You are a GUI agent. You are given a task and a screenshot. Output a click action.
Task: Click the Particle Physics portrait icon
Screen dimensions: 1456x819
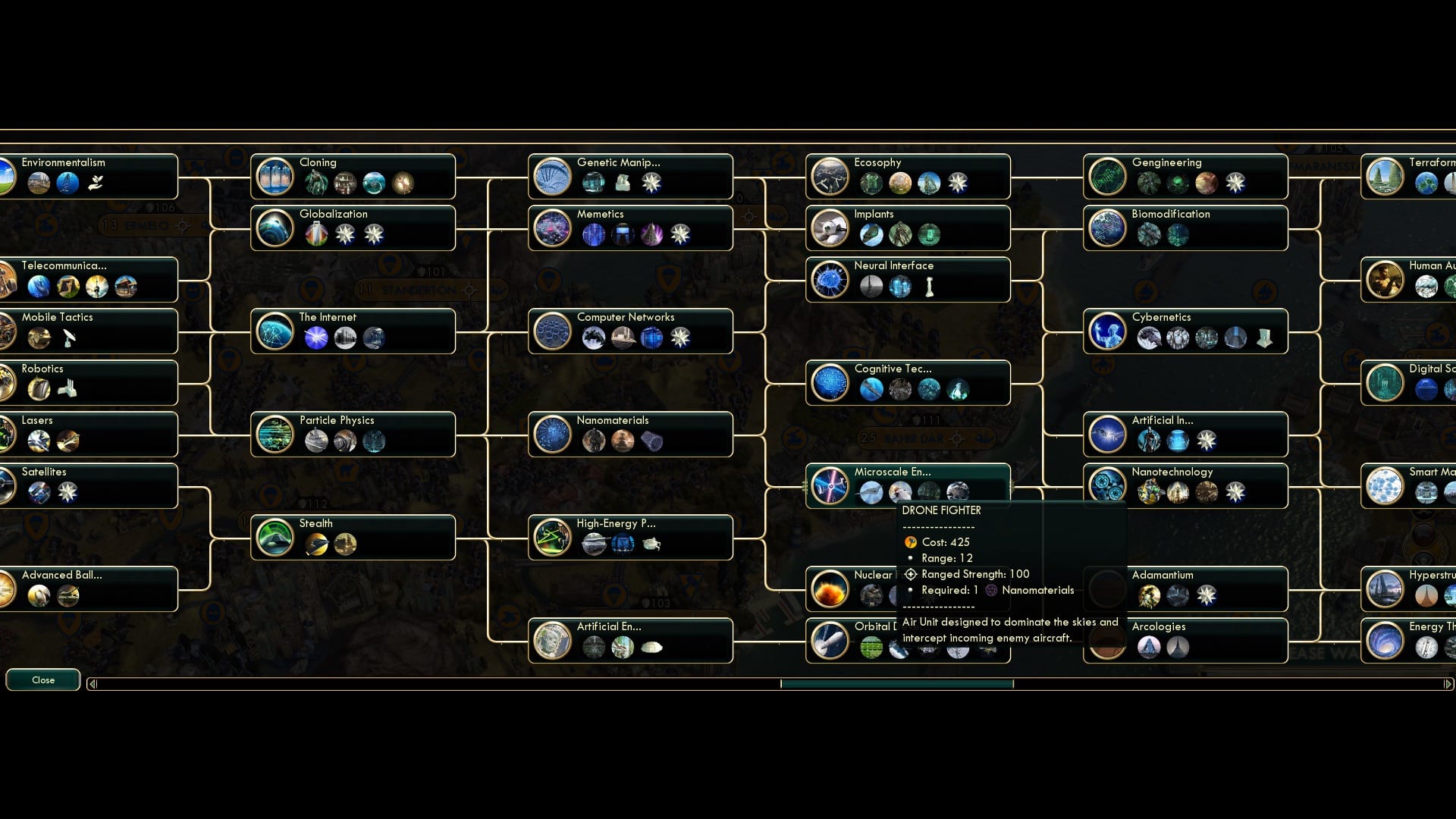[275, 434]
